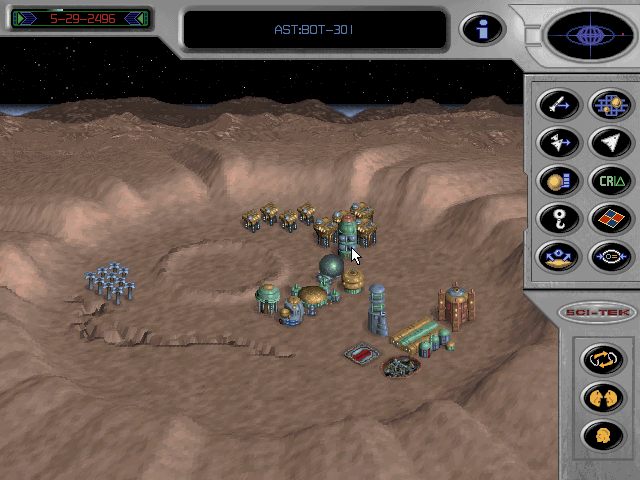
Task: Click the green CRIA button
Action: pyautogui.click(x=609, y=181)
